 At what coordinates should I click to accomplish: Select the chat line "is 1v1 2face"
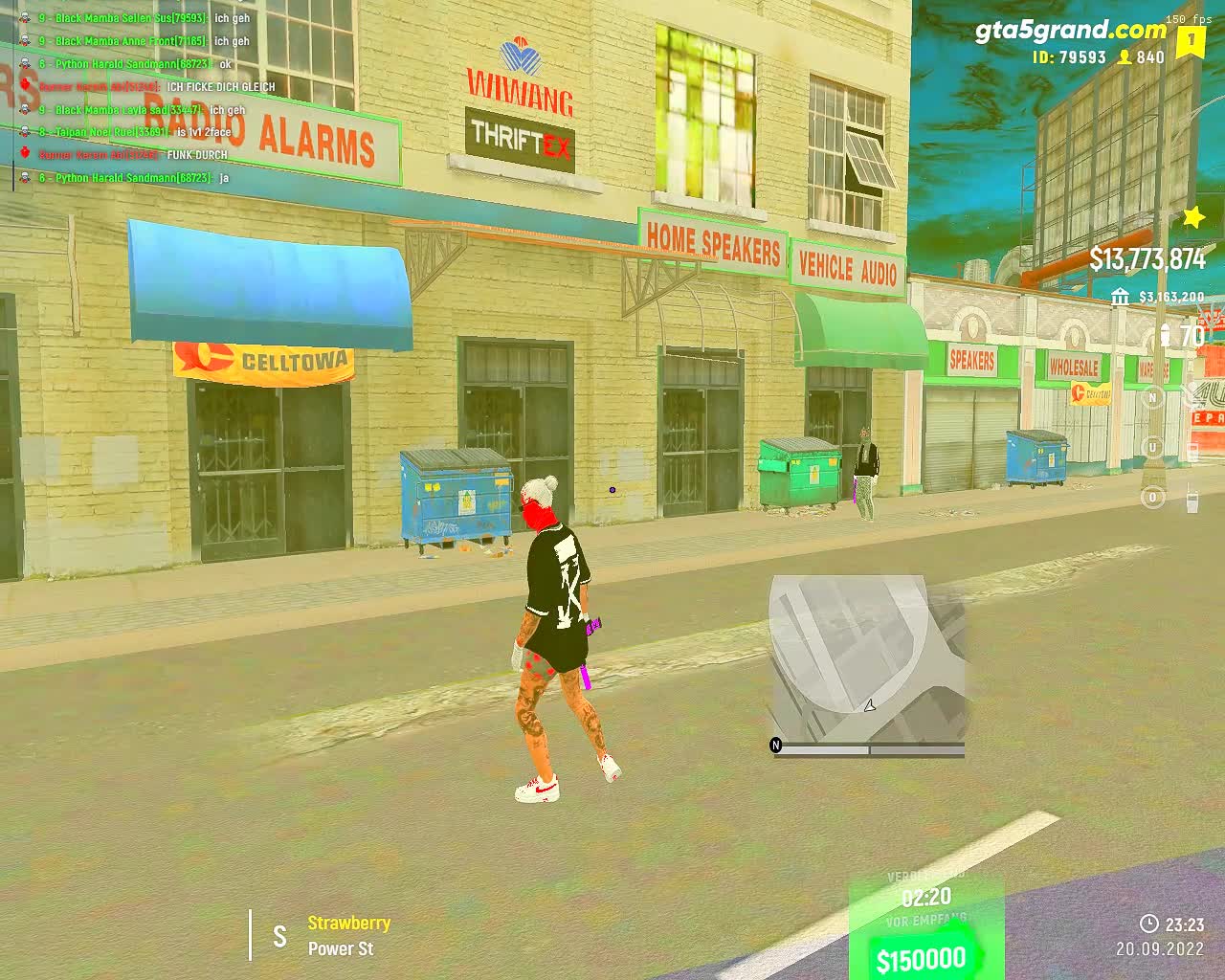(204, 132)
